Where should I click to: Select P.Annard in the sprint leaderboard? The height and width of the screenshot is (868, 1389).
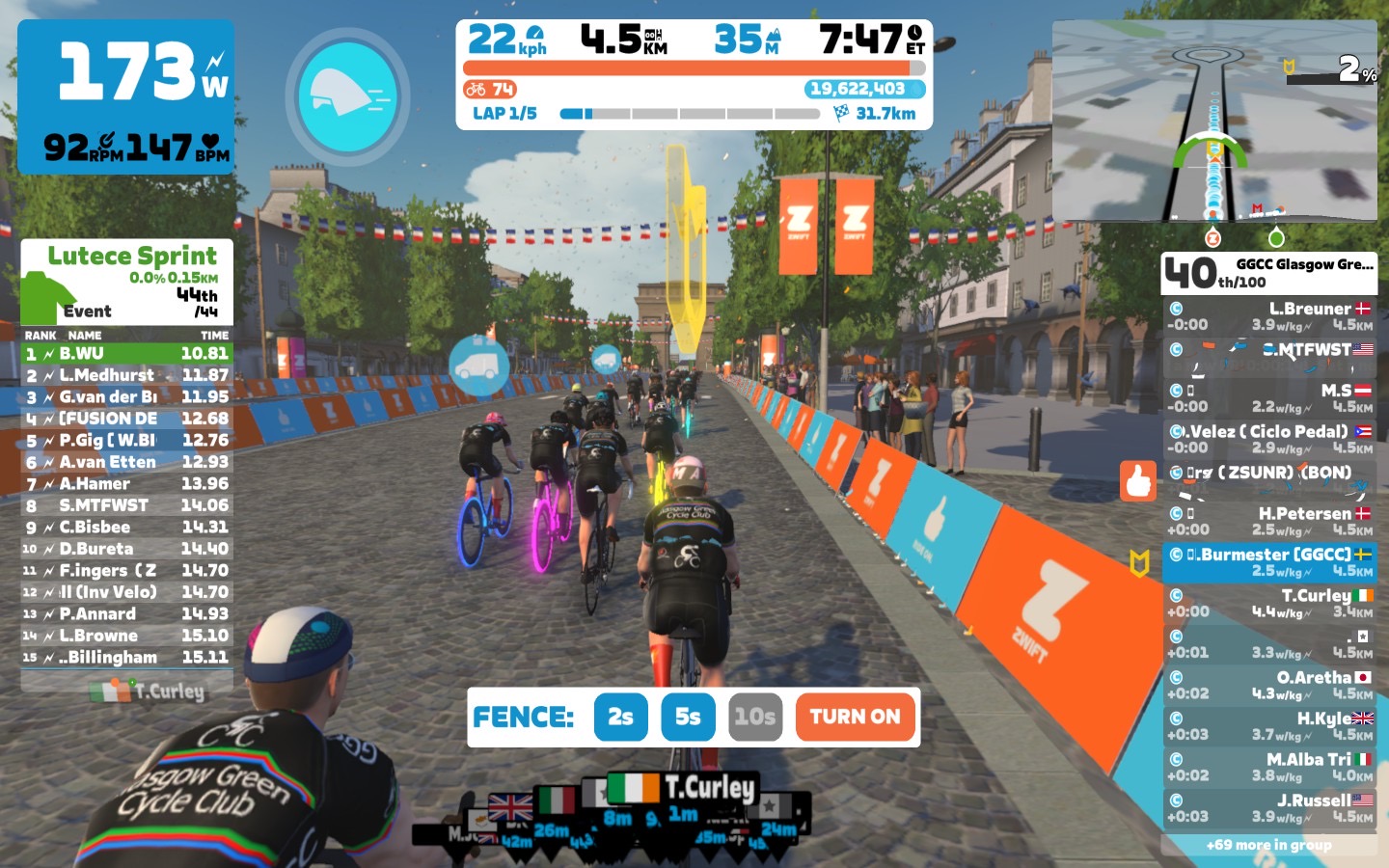(126, 614)
